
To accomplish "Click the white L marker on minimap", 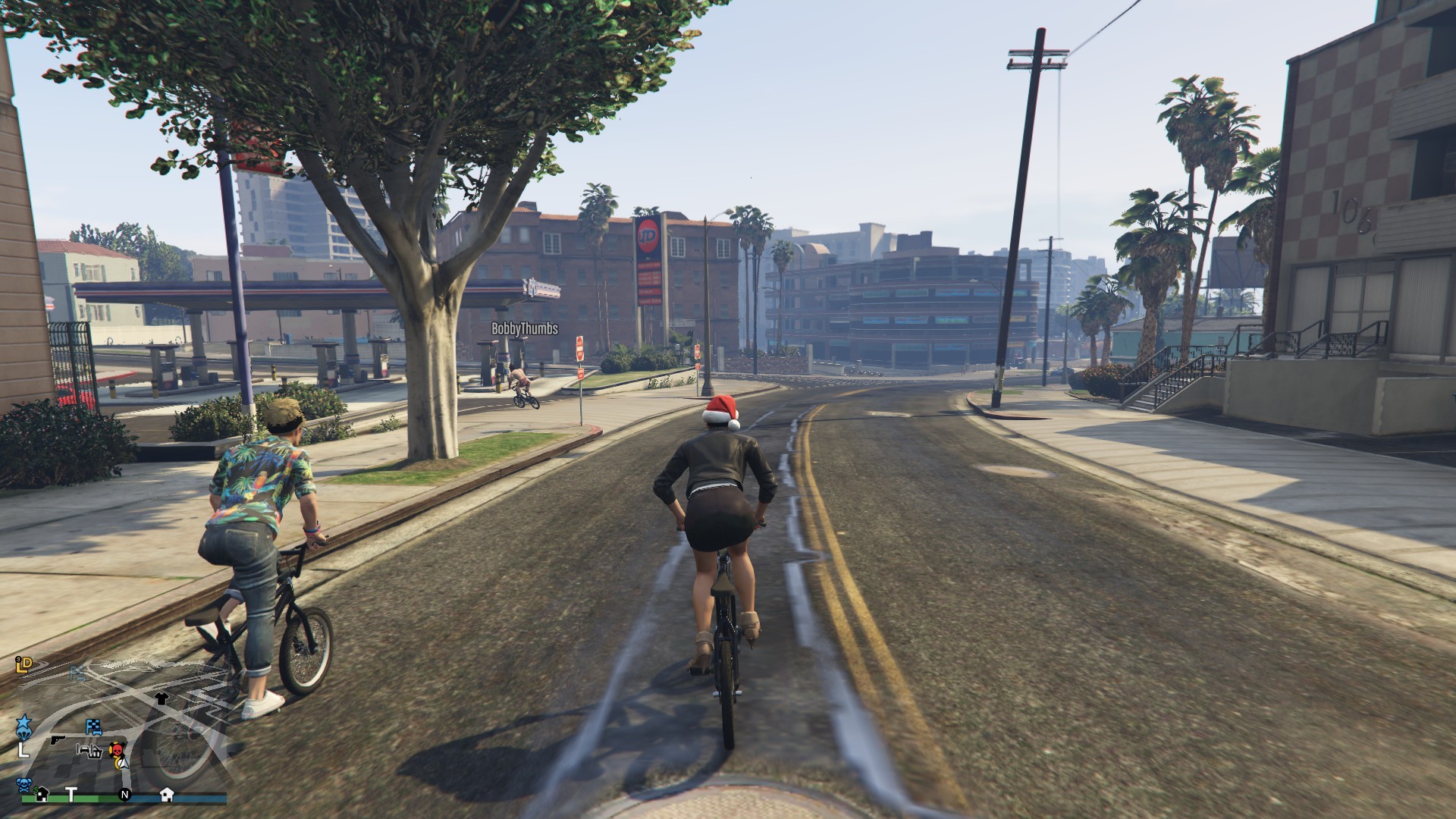I will pyautogui.click(x=24, y=750).
